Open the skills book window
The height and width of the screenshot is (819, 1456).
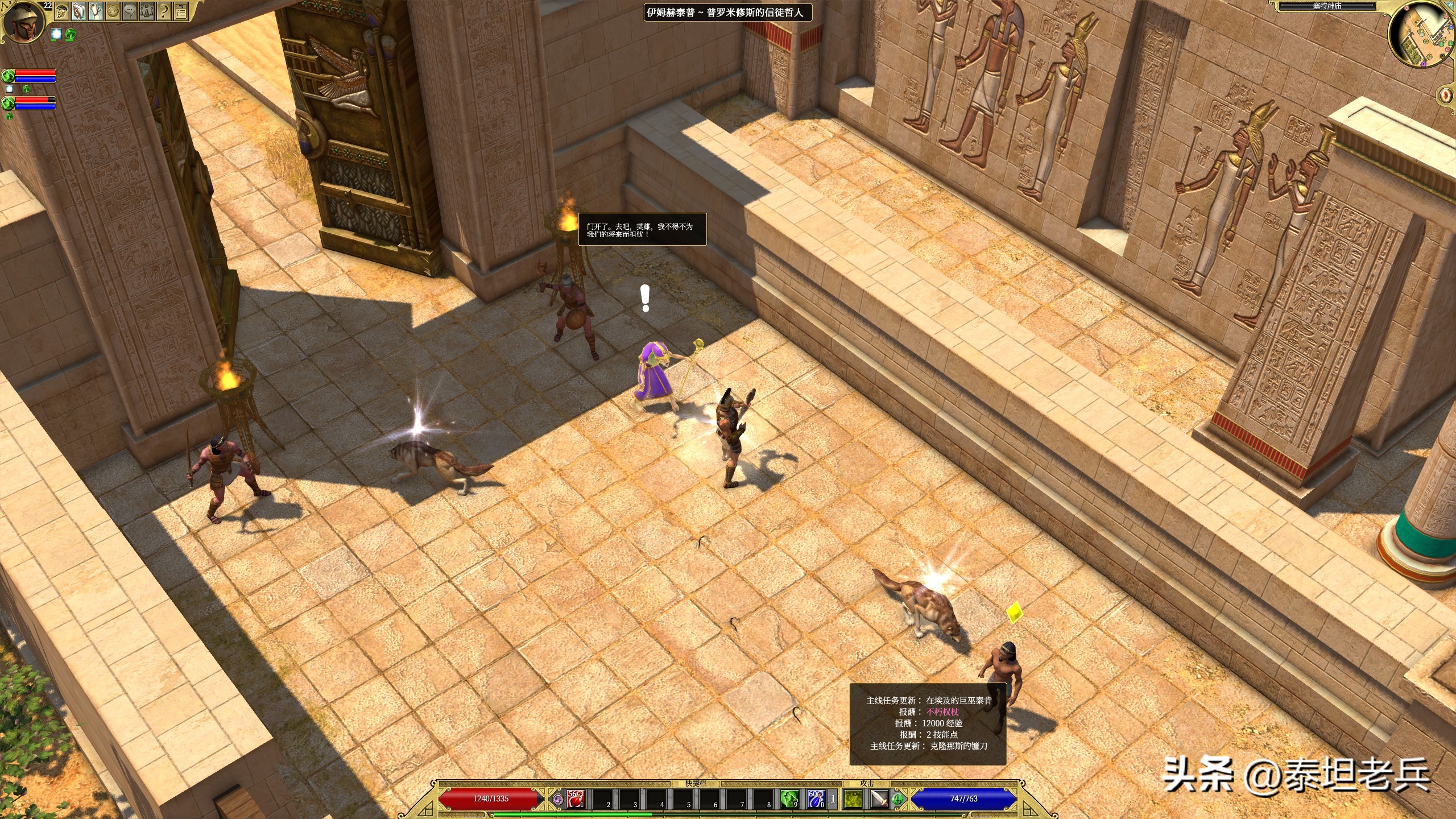[x=78, y=11]
